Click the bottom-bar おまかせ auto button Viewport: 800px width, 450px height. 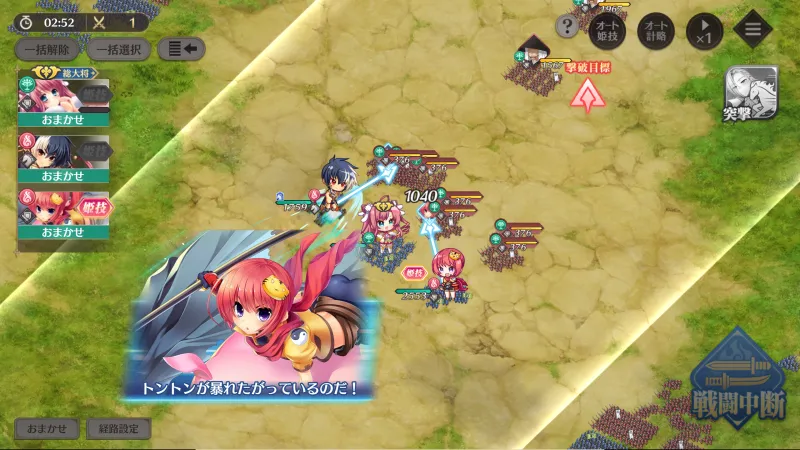pyautogui.click(x=46, y=429)
